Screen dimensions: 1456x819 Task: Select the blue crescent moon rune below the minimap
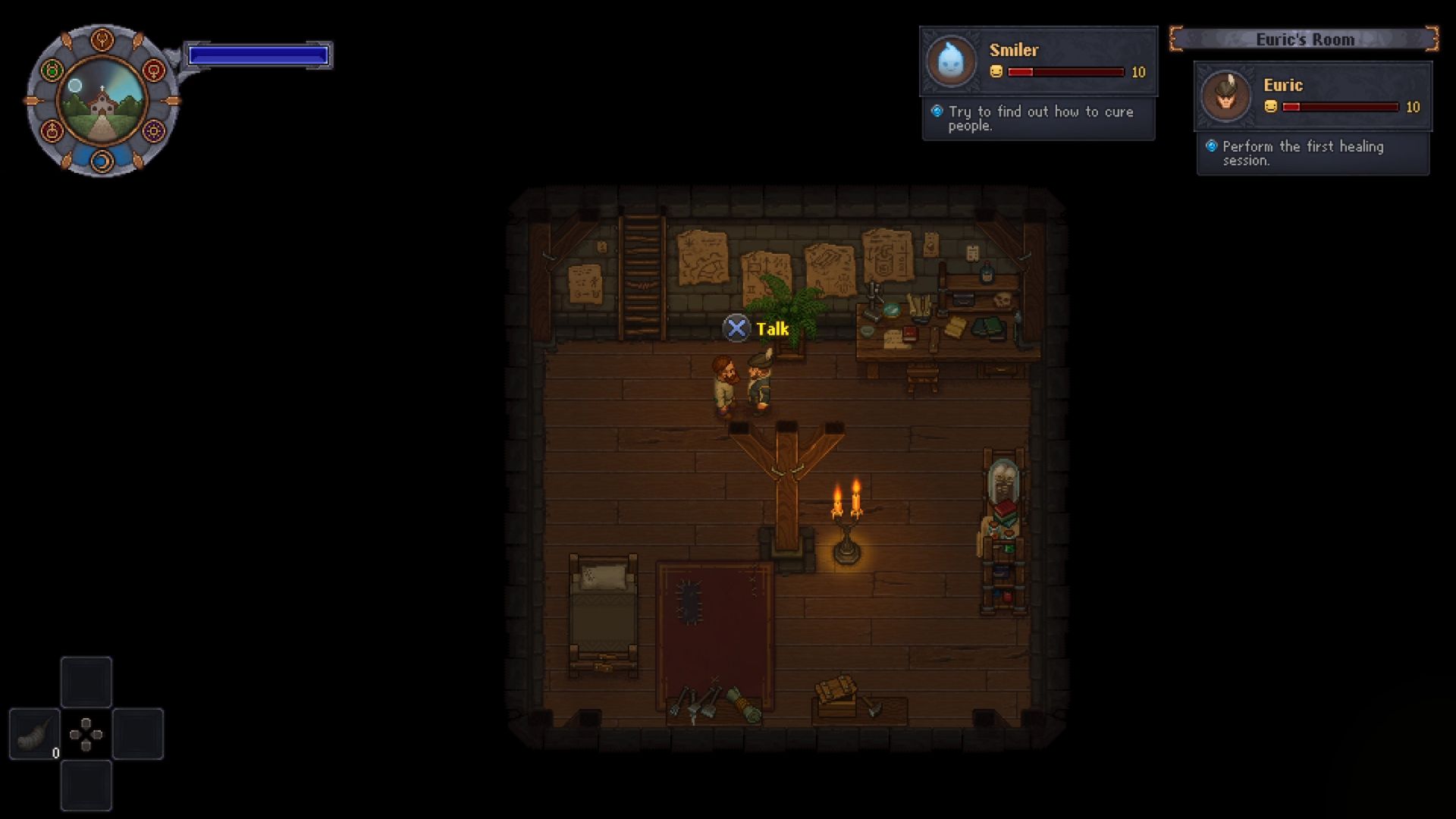(x=102, y=161)
